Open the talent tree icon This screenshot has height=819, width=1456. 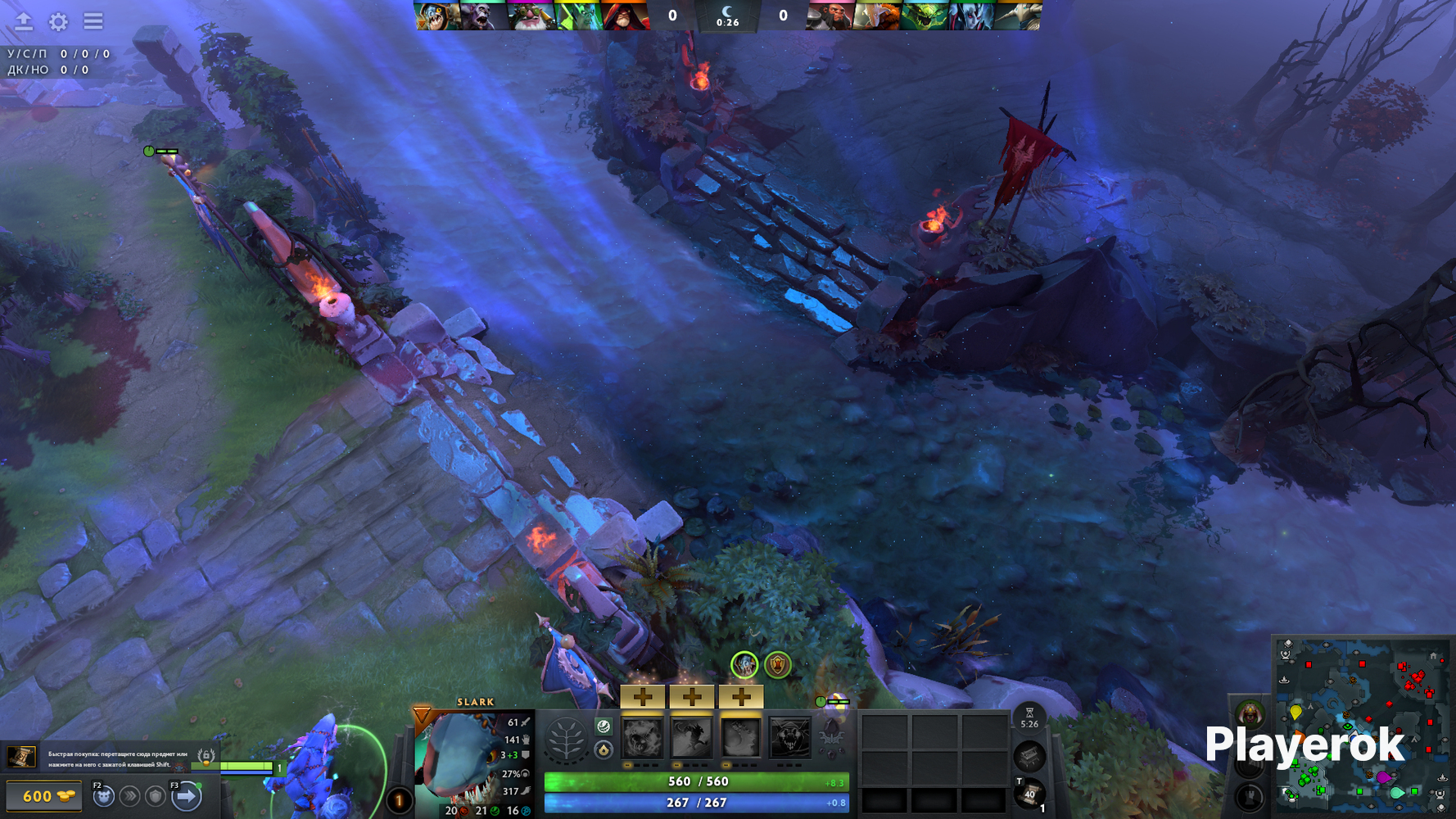coord(566,740)
